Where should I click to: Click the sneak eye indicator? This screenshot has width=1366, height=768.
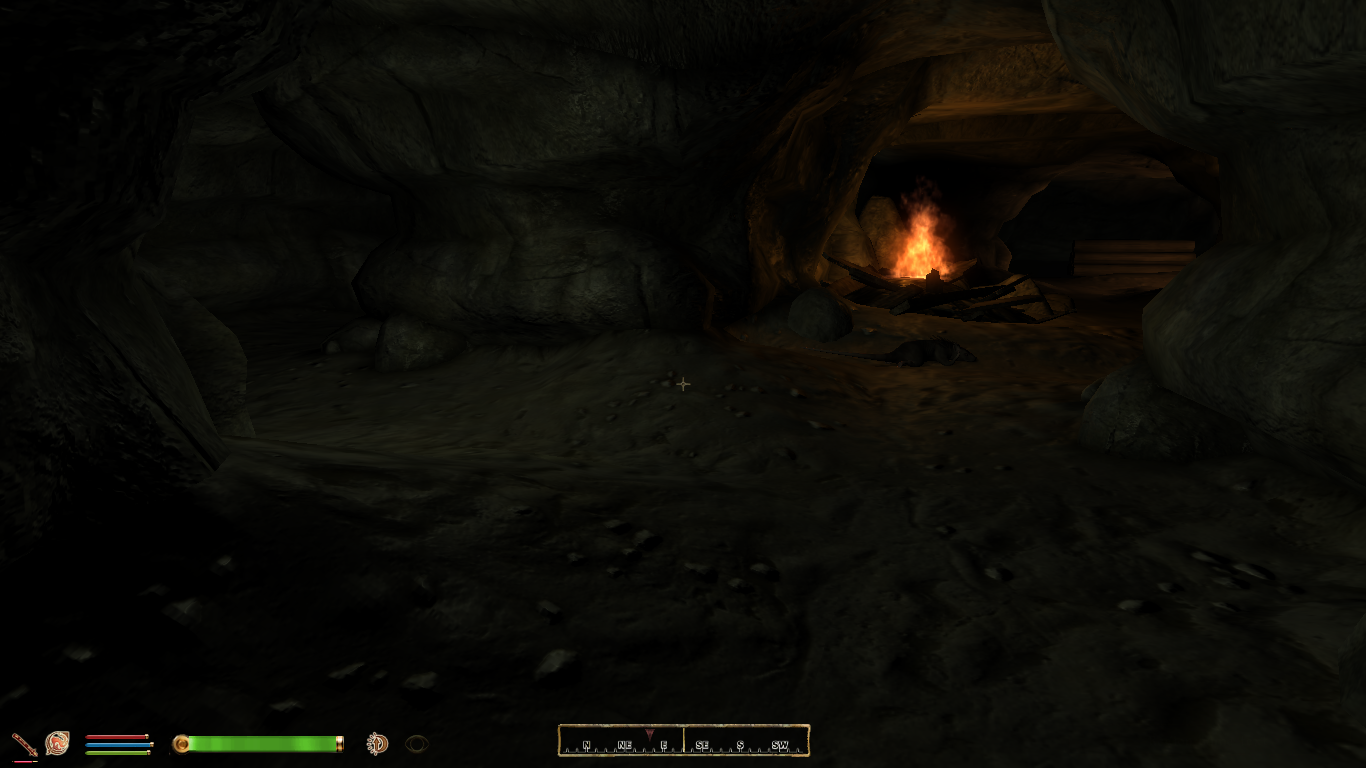click(x=417, y=744)
